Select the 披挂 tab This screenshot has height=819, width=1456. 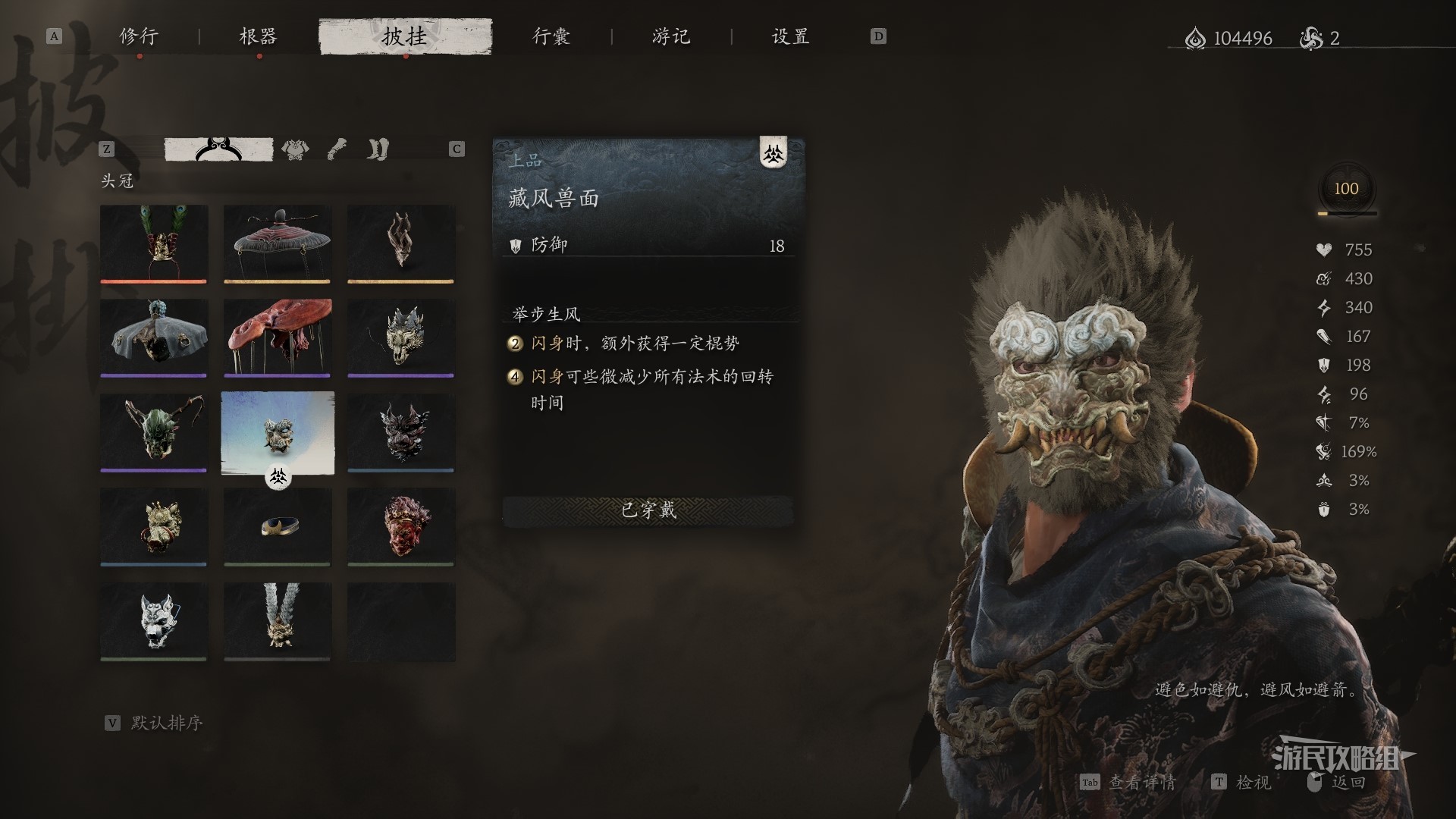pyautogui.click(x=405, y=36)
